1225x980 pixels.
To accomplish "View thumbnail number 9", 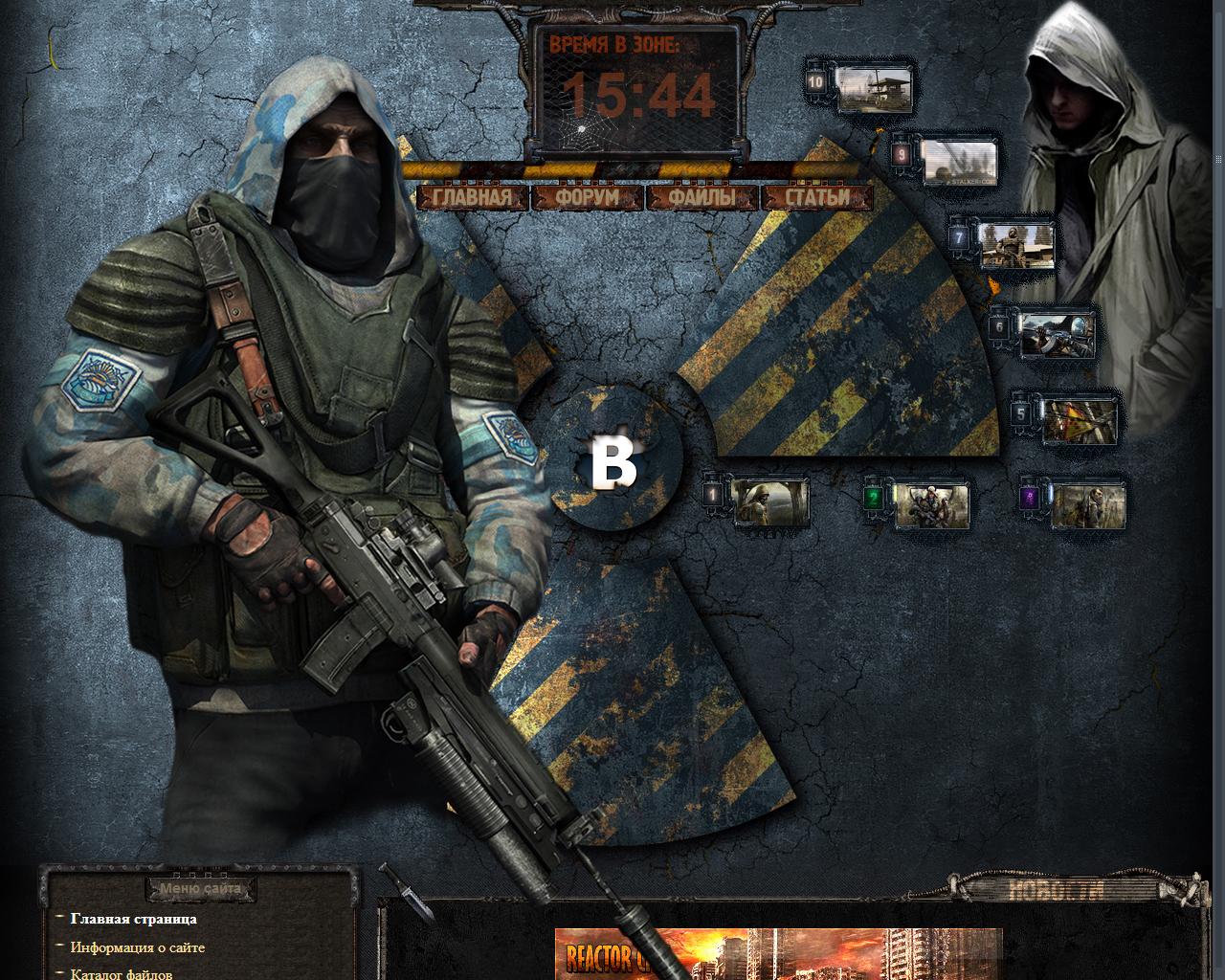I will click(x=956, y=161).
